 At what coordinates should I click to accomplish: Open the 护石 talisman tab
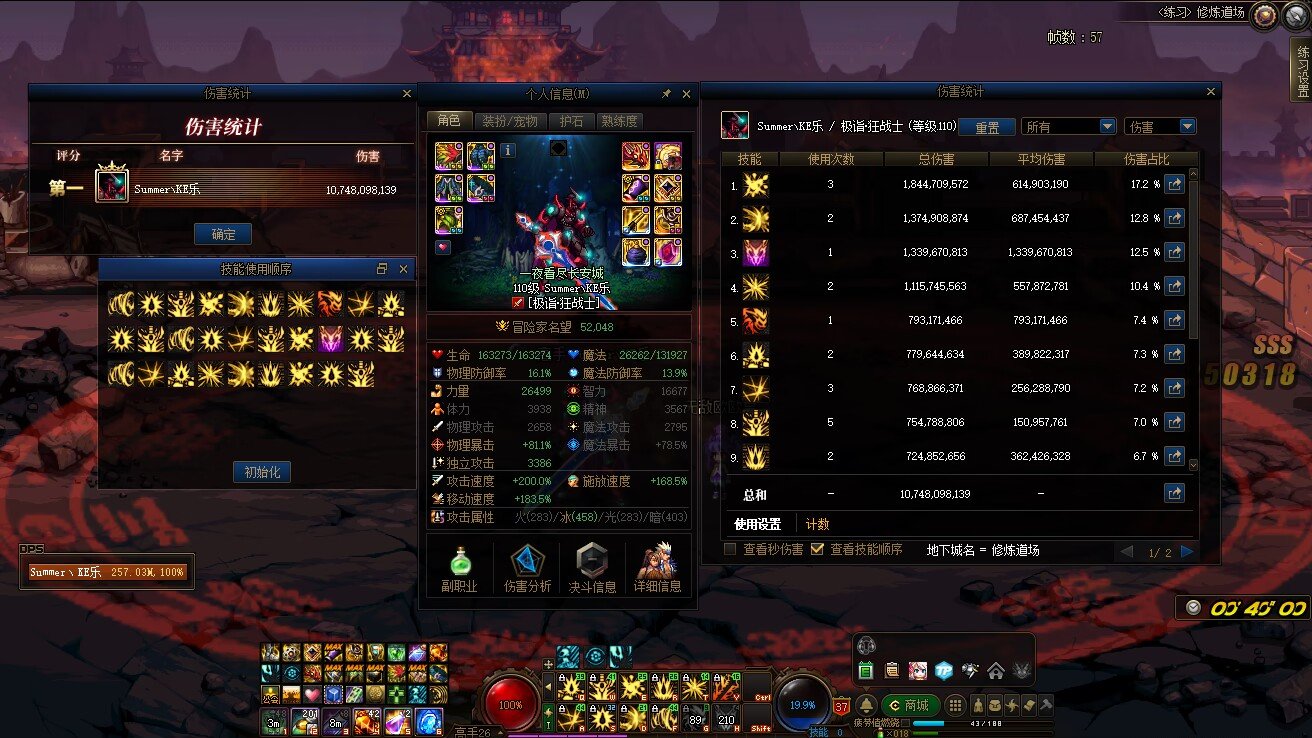click(571, 121)
